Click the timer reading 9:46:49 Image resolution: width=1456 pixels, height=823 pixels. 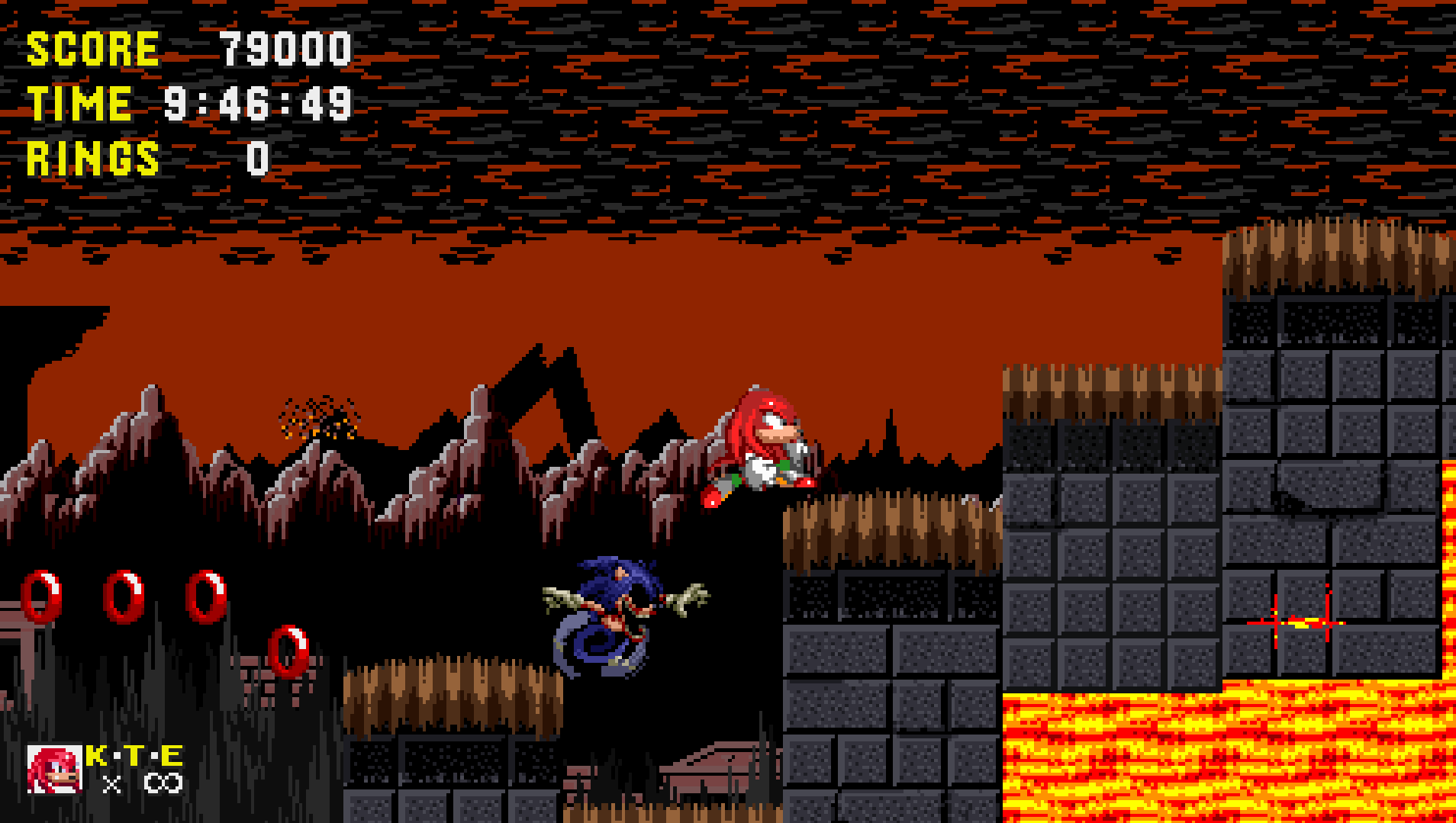(259, 103)
